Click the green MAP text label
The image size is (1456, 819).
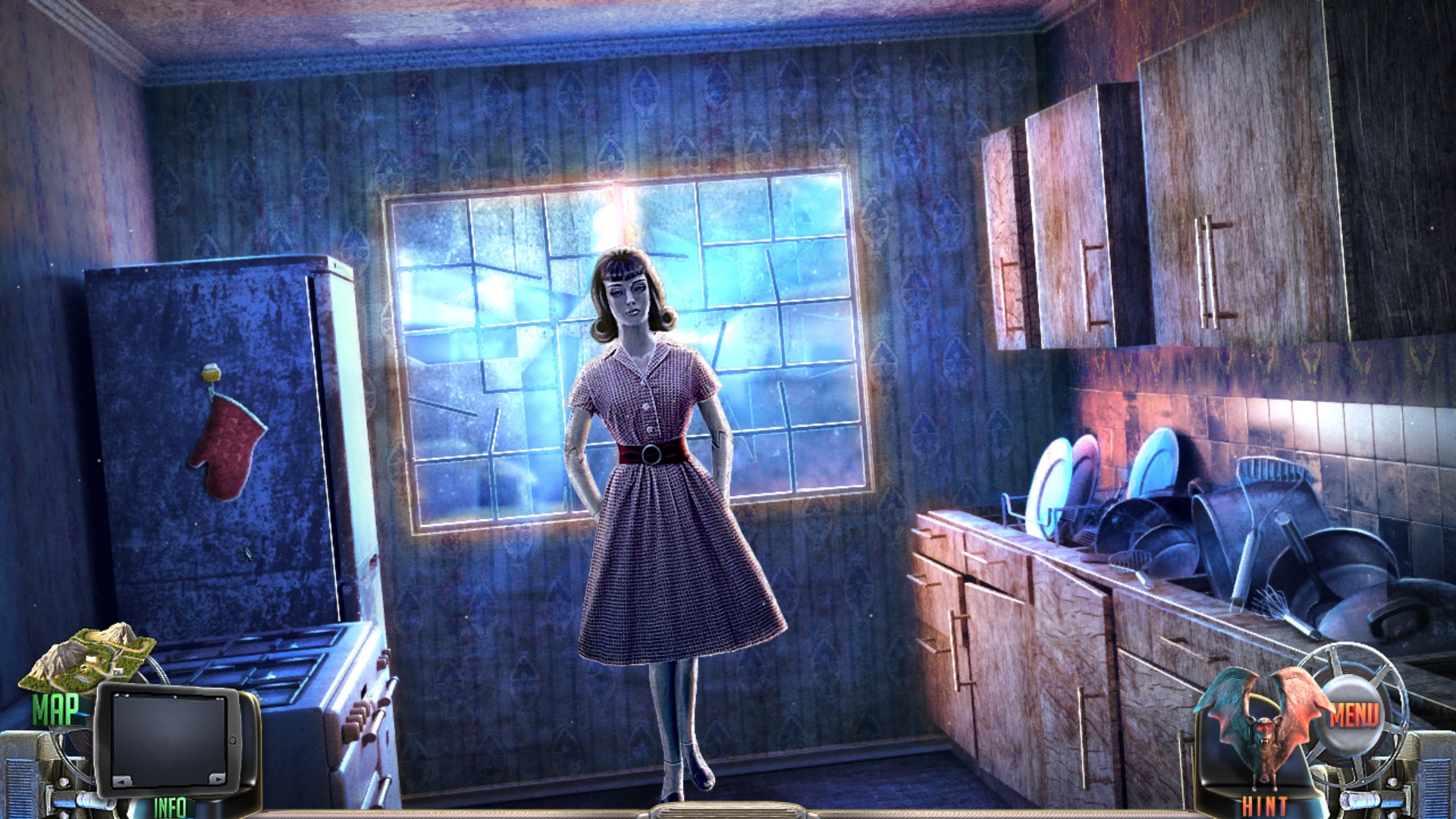coord(57,709)
